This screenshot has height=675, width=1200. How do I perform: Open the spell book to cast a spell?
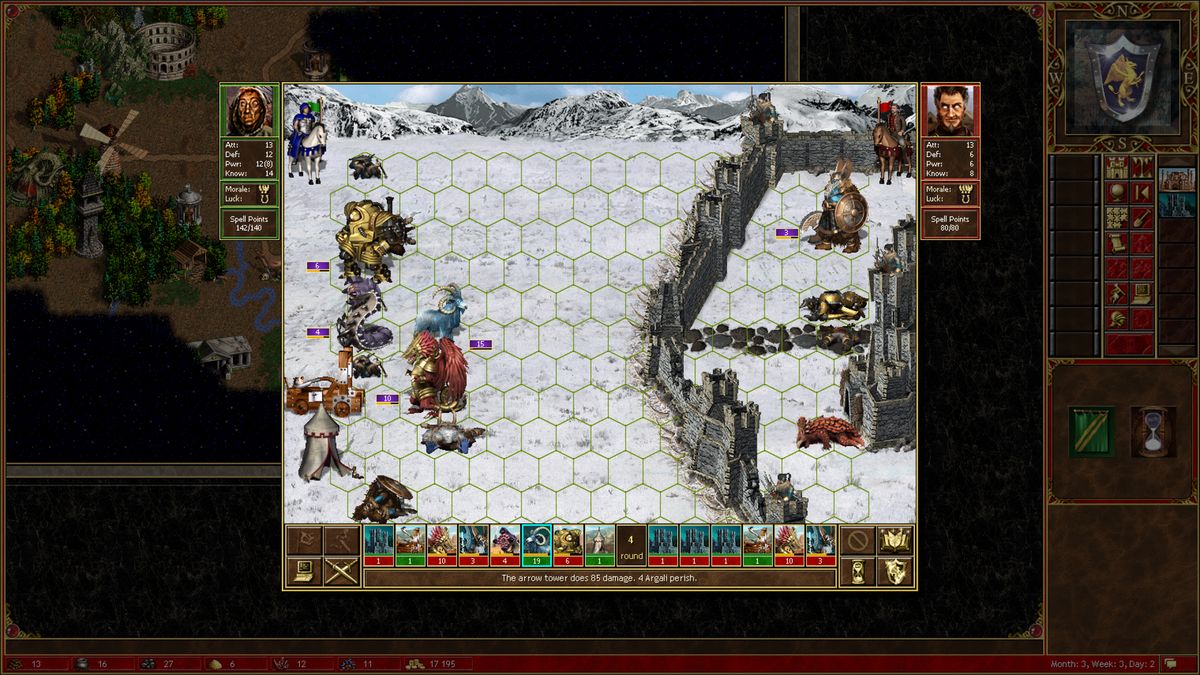pos(895,541)
